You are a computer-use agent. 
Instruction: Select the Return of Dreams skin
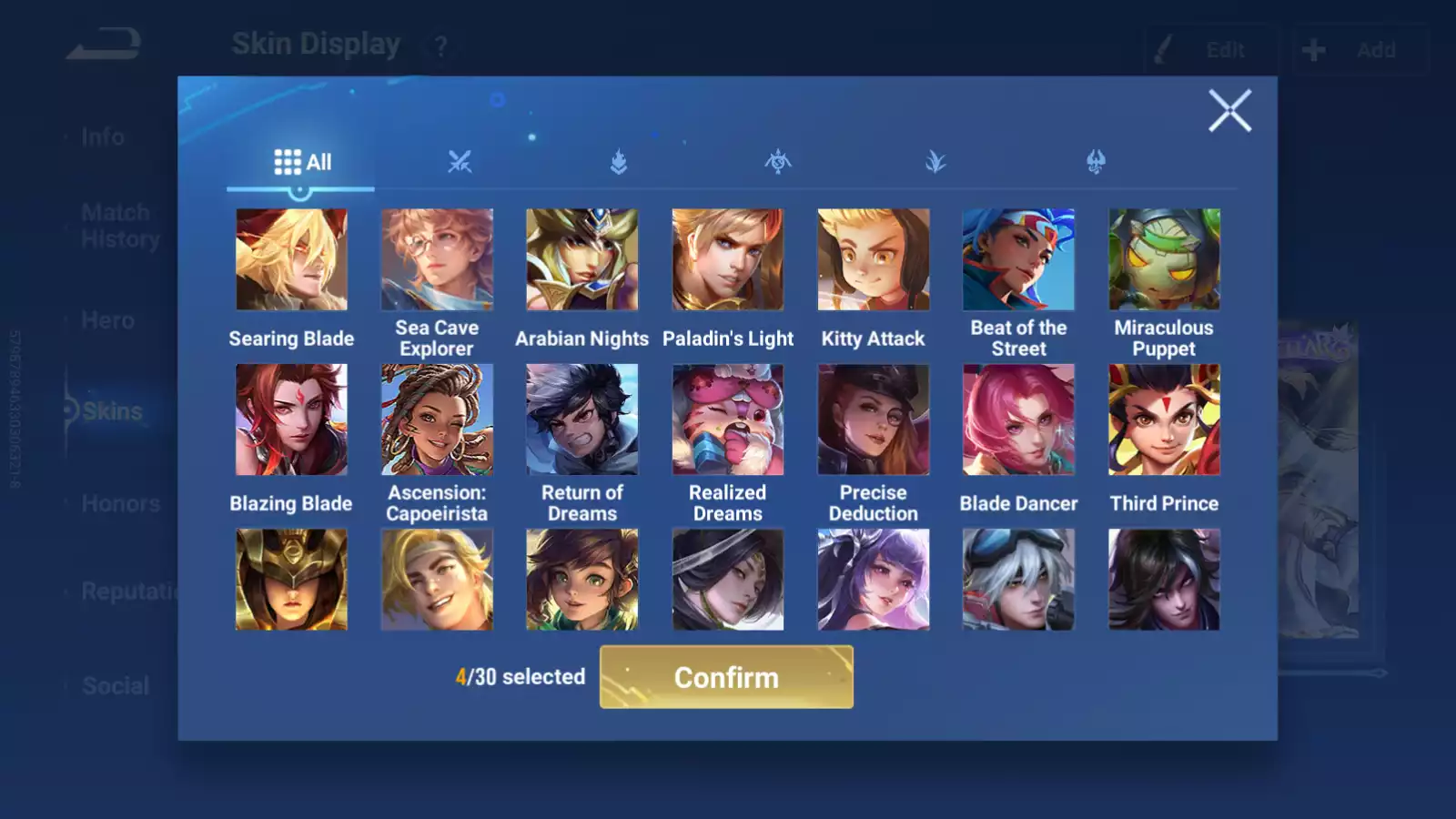pyautogui.click(x=582, y=420)
